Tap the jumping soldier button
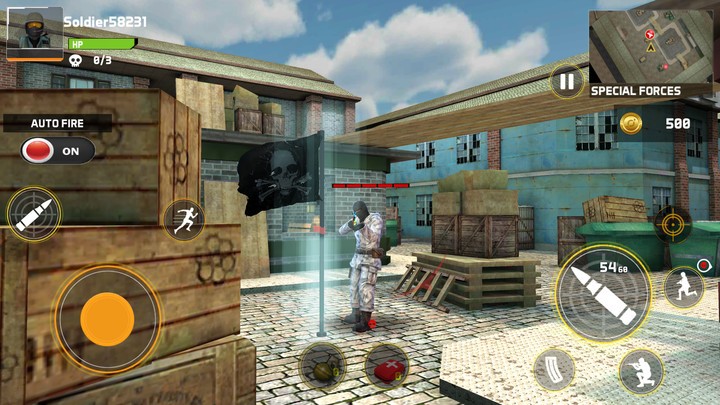 pyautogui.click(x=683, y=287)
